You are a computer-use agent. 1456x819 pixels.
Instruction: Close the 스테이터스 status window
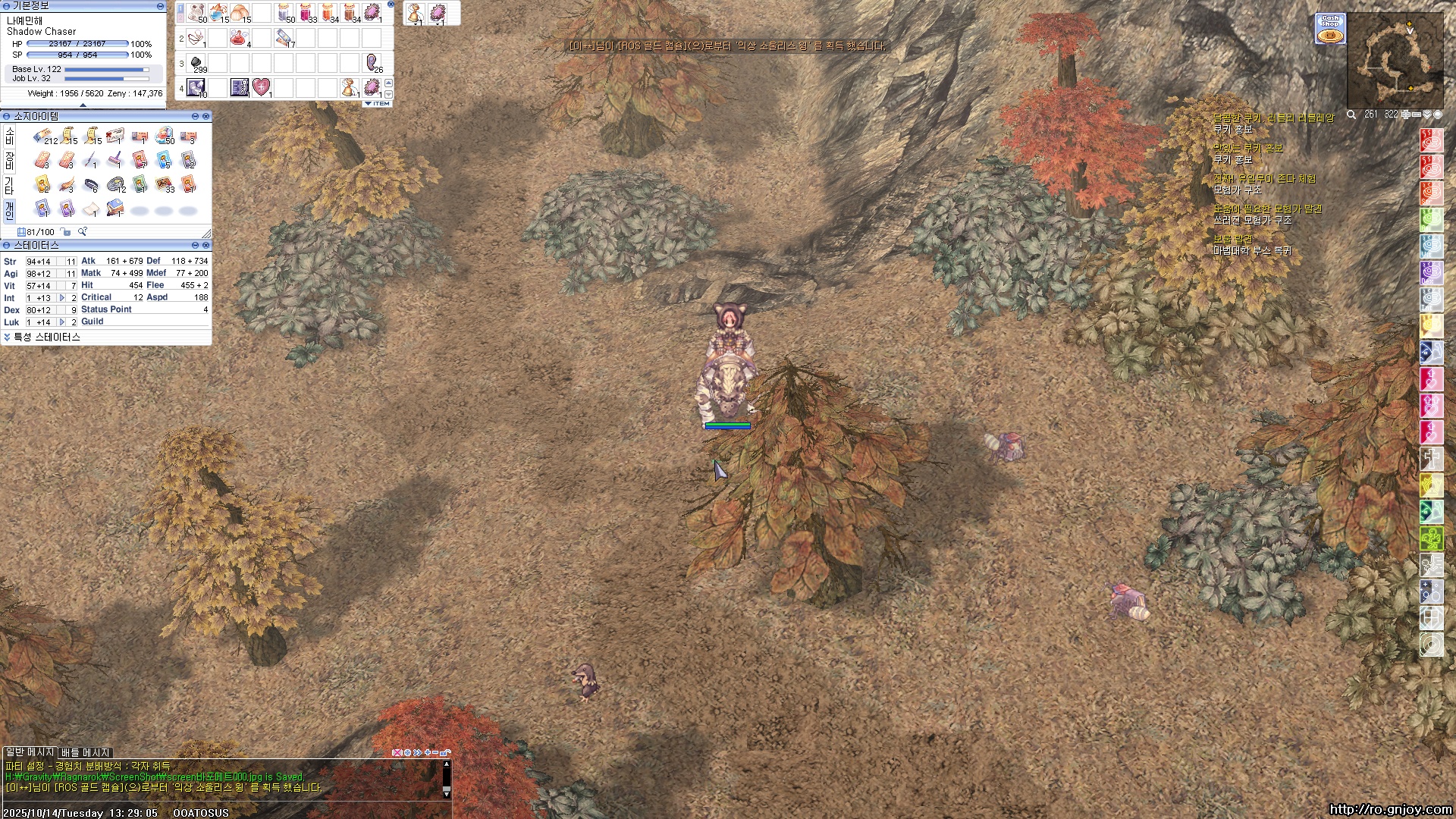[206, 246]
